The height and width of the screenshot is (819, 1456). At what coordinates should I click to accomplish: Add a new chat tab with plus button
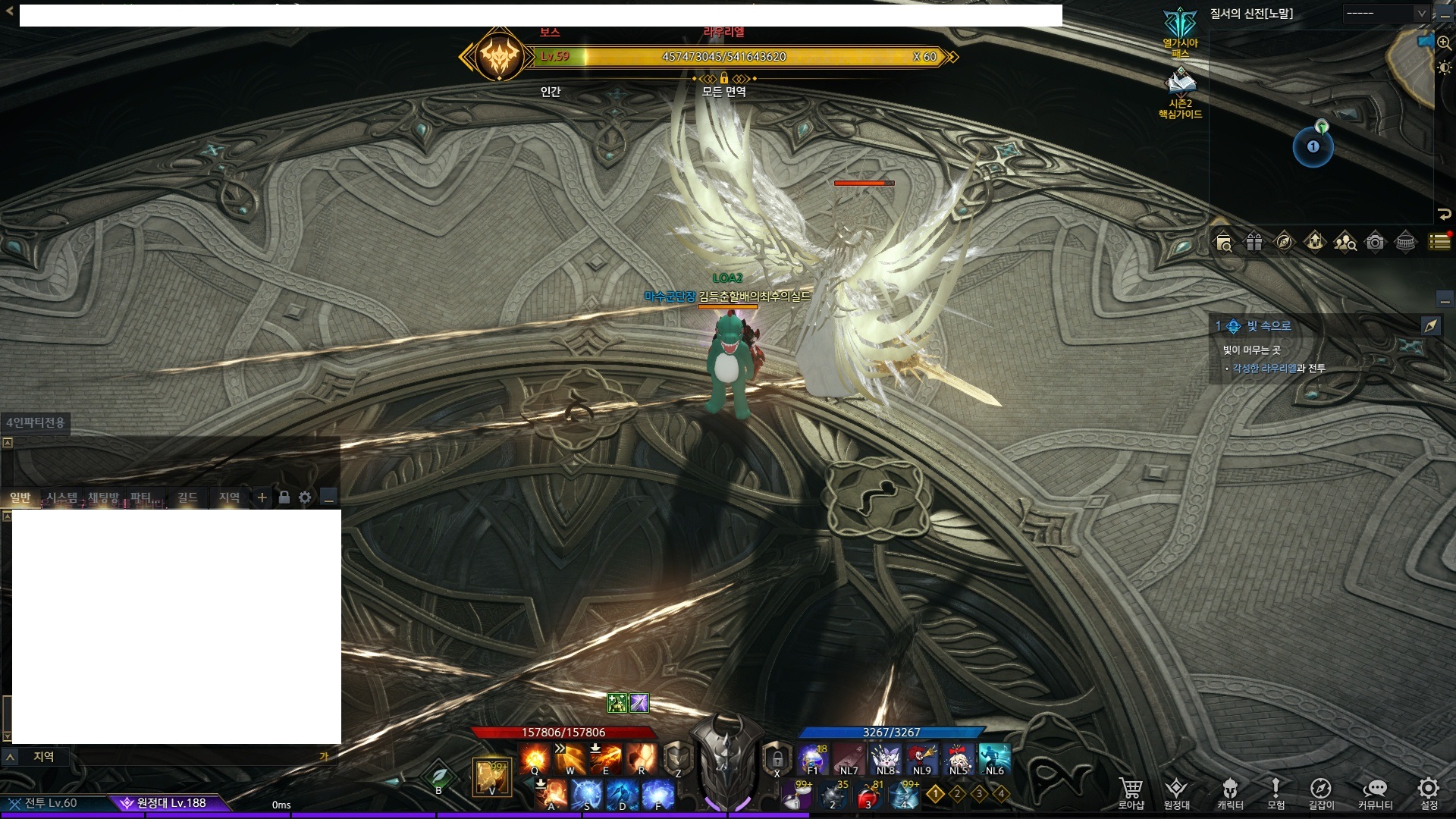pyautogui.click(x=262, y=497)
